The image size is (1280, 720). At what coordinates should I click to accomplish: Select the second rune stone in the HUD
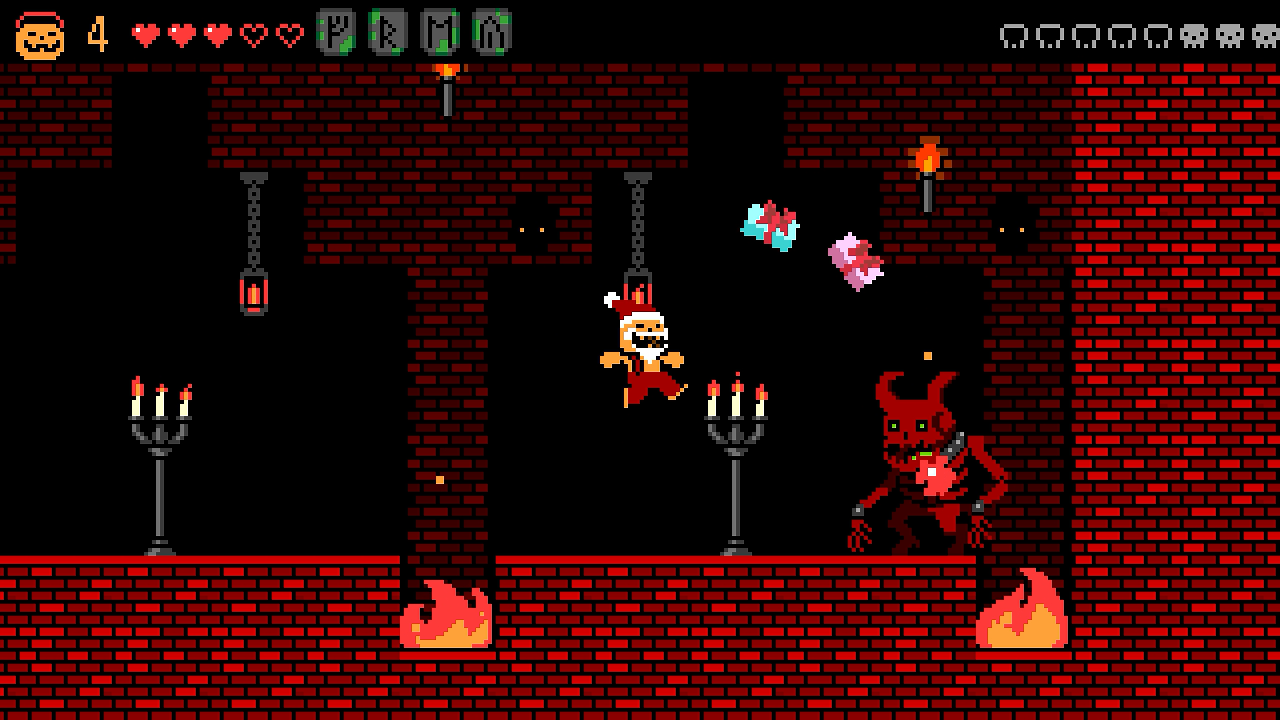pos(388,32)
